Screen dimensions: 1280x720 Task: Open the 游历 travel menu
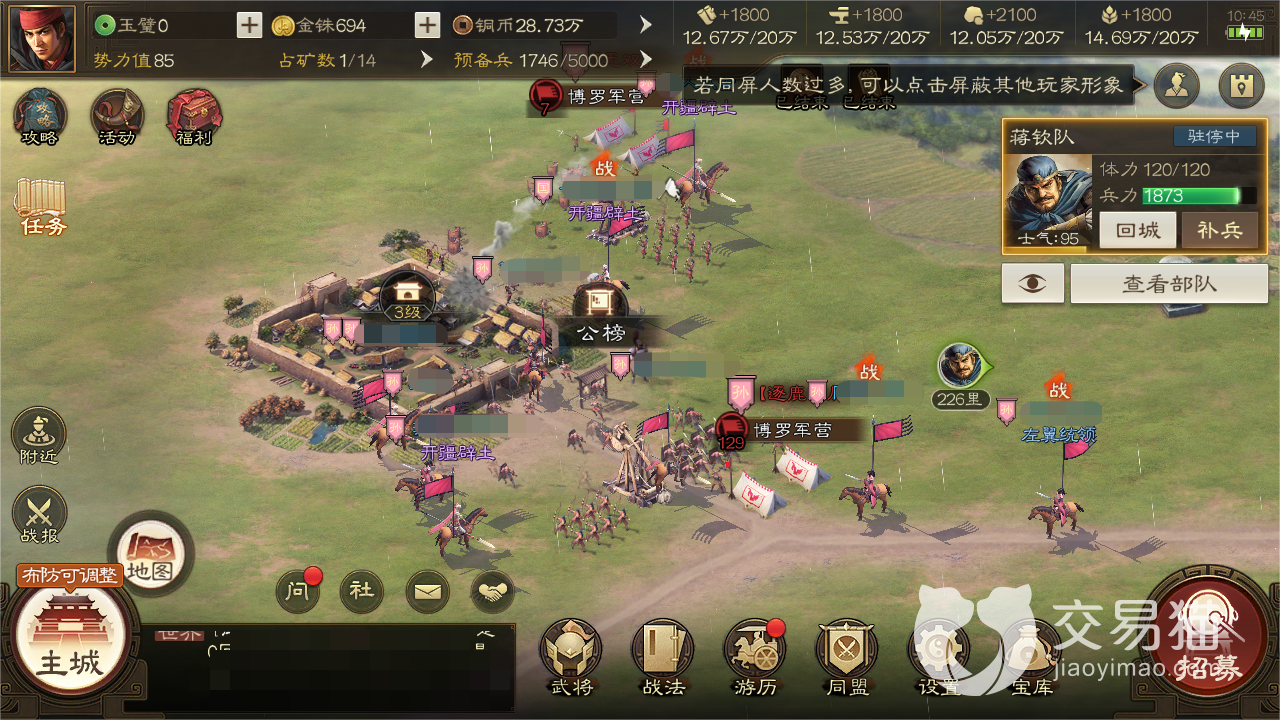[755, 655]
